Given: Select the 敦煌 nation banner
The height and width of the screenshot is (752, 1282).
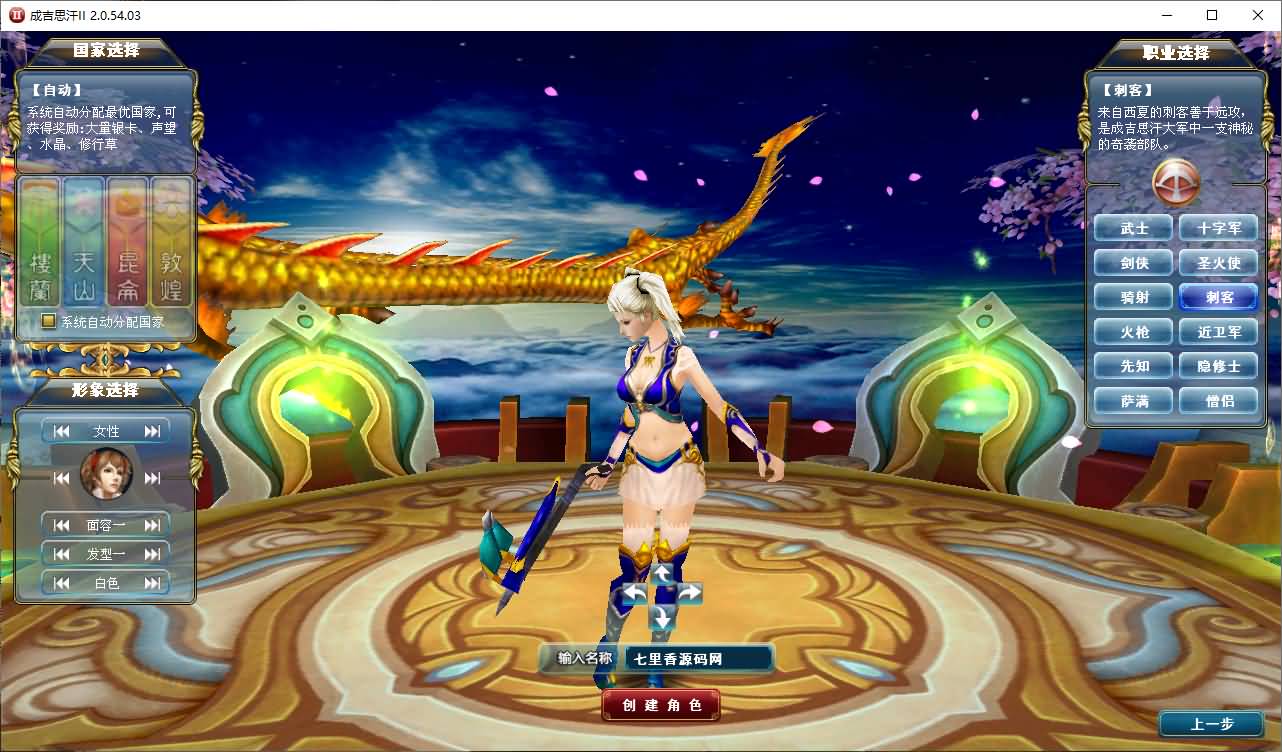Looking at the screenshot, I should point(170,245).
